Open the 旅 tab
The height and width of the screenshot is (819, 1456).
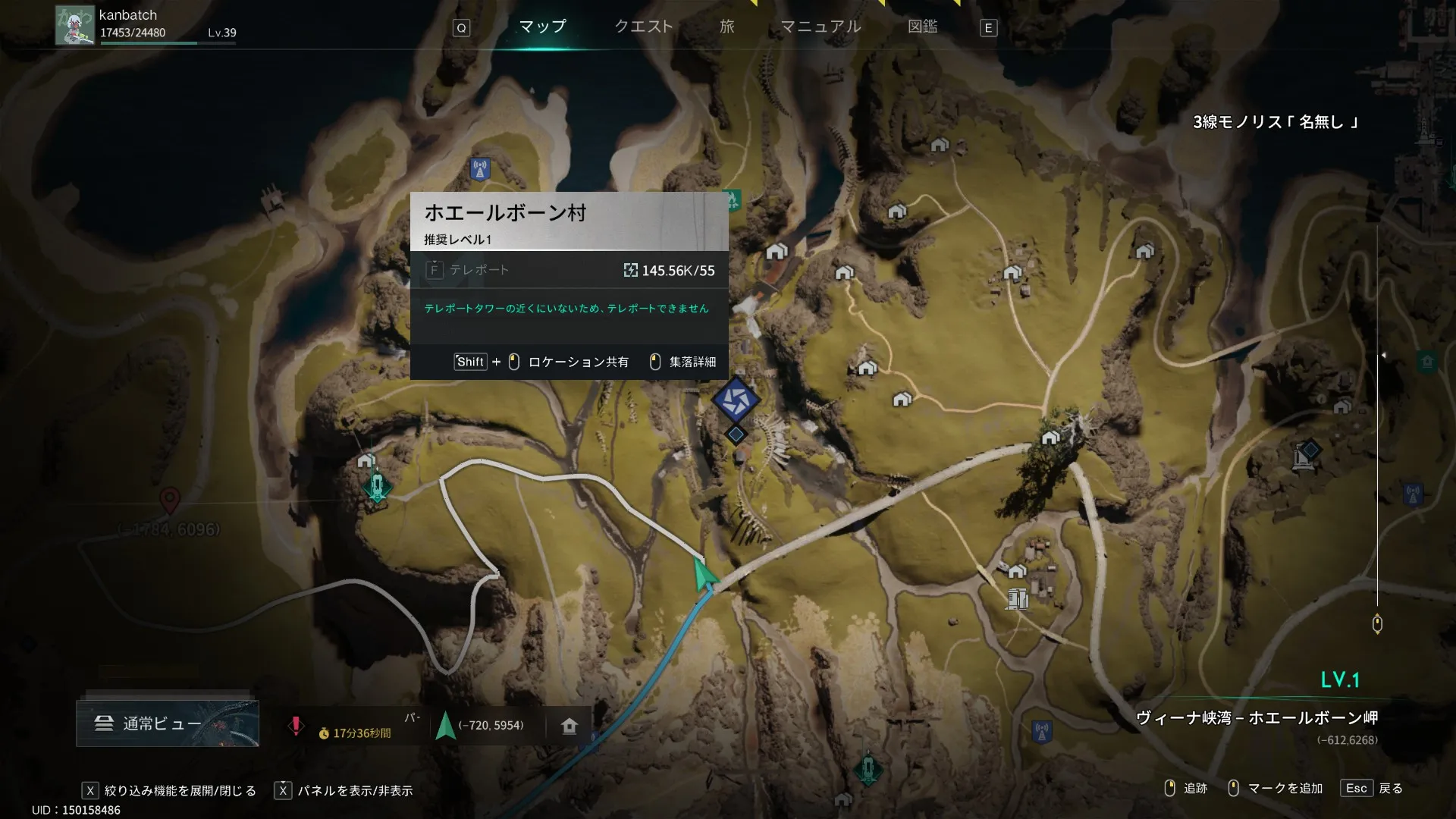click(726, 27)
